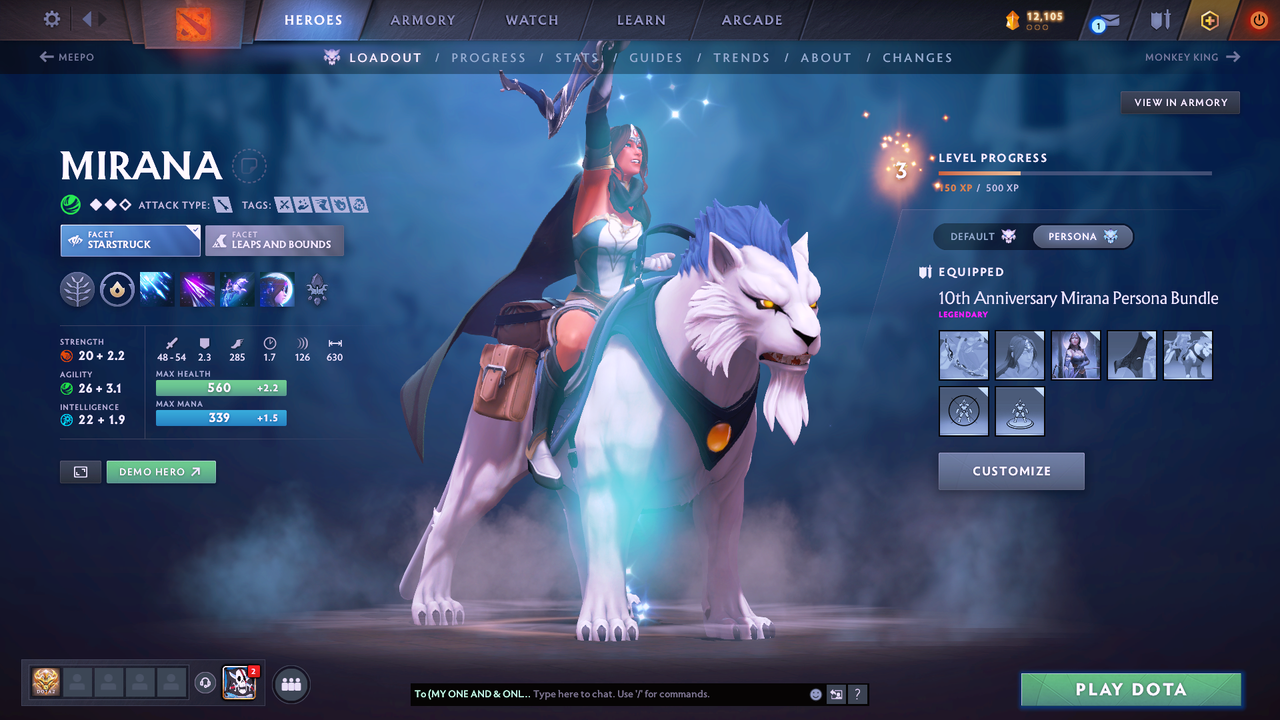The height and width of the screenshot is (720, 1280).
Task: Click the VIEW IN ARMORY button
Action: point(1179,102)
